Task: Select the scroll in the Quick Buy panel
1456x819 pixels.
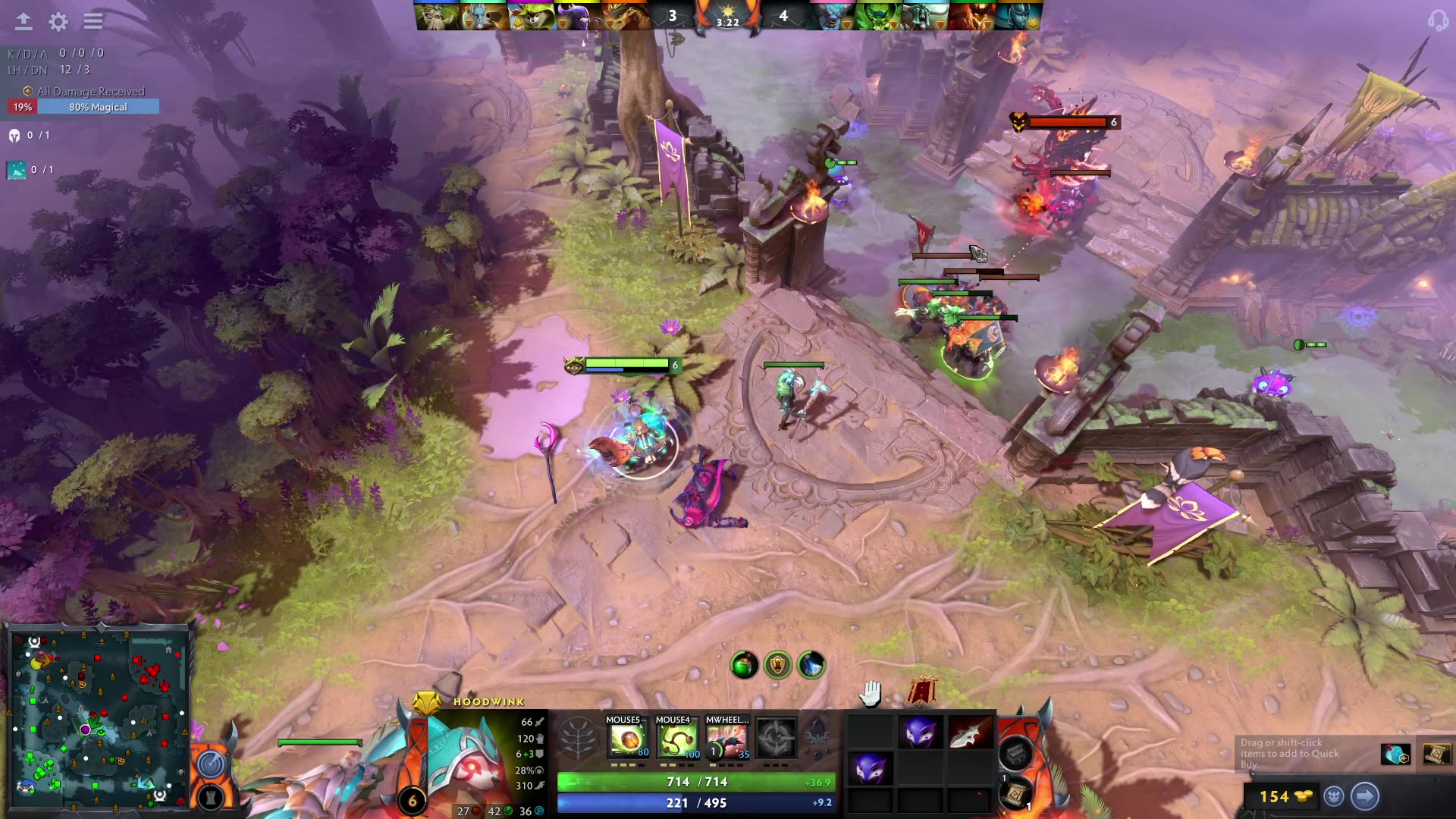Action: point(1436,755)
